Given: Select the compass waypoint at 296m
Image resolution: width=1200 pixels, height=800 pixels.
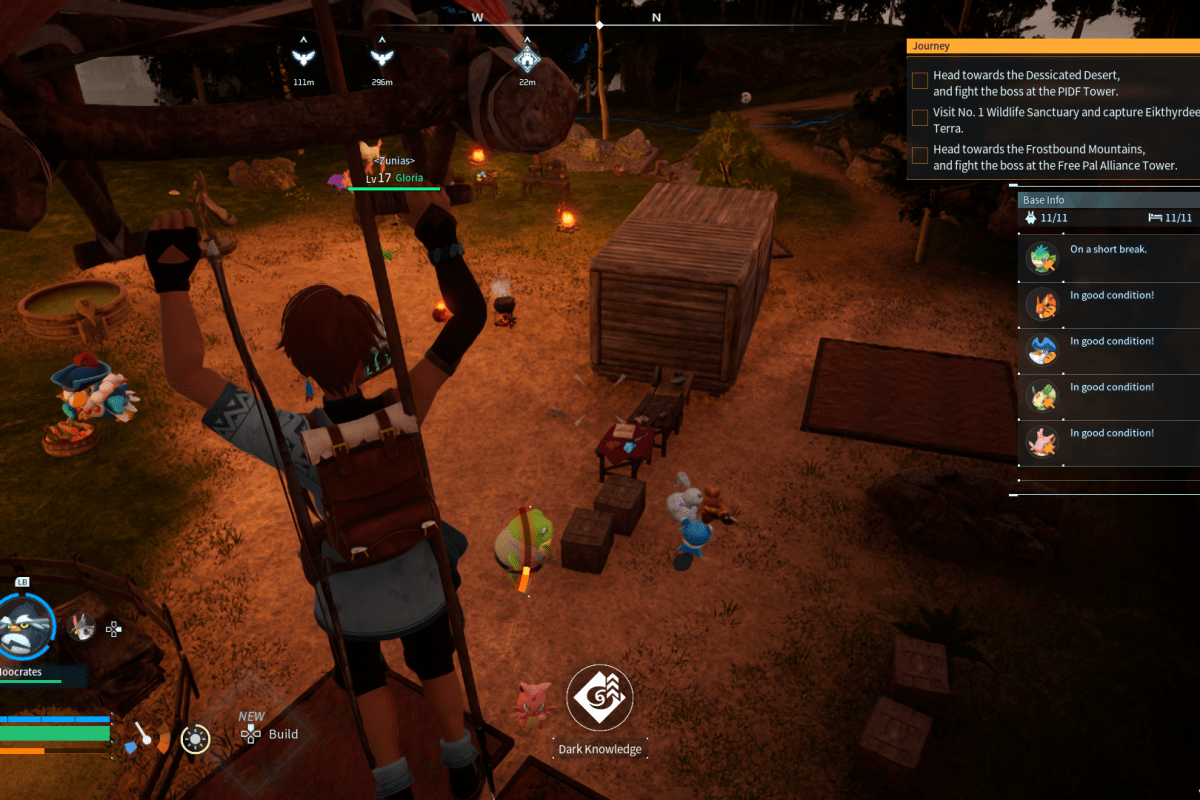Looking at the screenshot, I should (x=380, y=57).
